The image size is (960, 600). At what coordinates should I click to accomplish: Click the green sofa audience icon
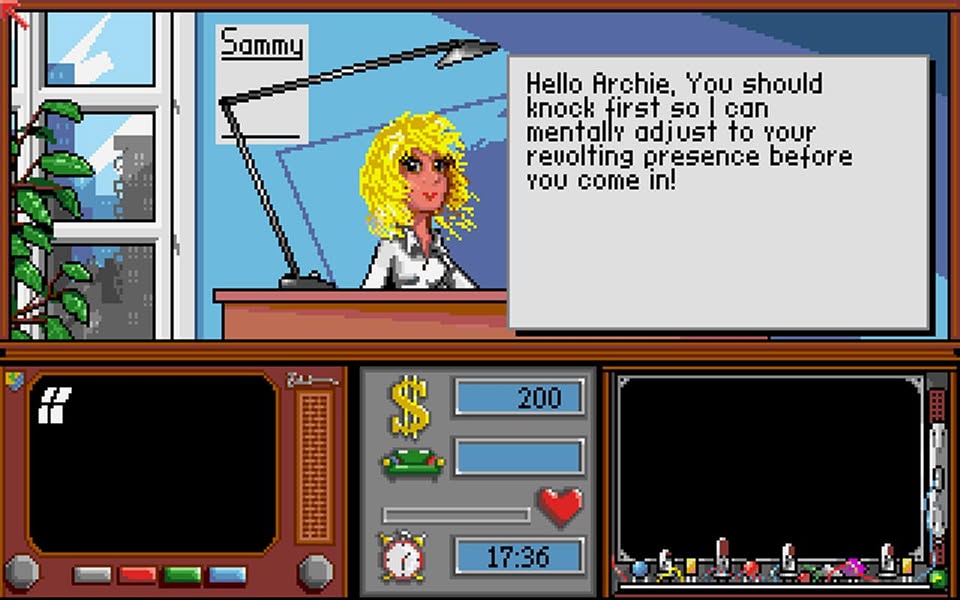pyautogui.click(x=413, y=463)
